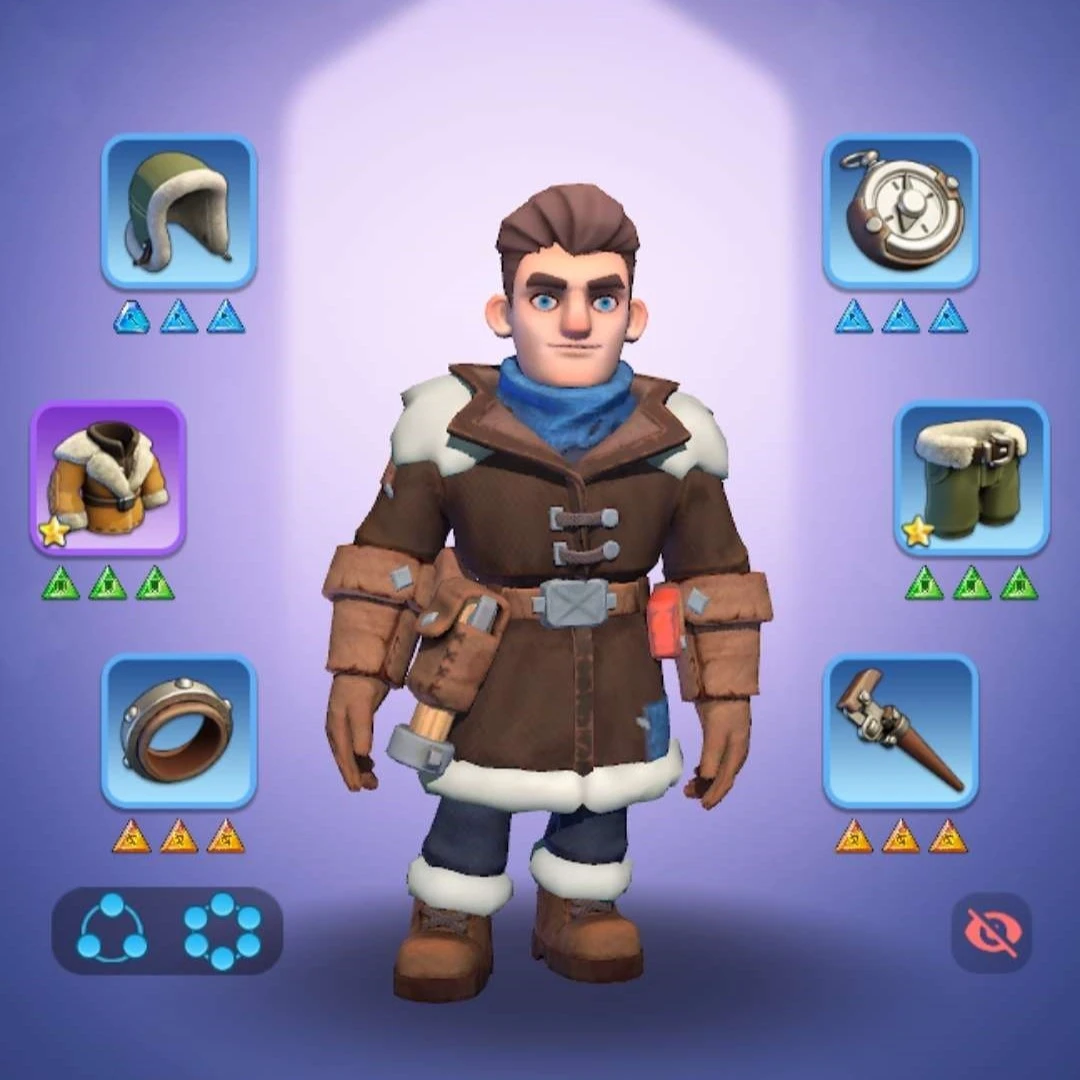The image size is (1080, 1080).
Task: Choose the metal ring equipment slot
Action: (x=179, y=731)
